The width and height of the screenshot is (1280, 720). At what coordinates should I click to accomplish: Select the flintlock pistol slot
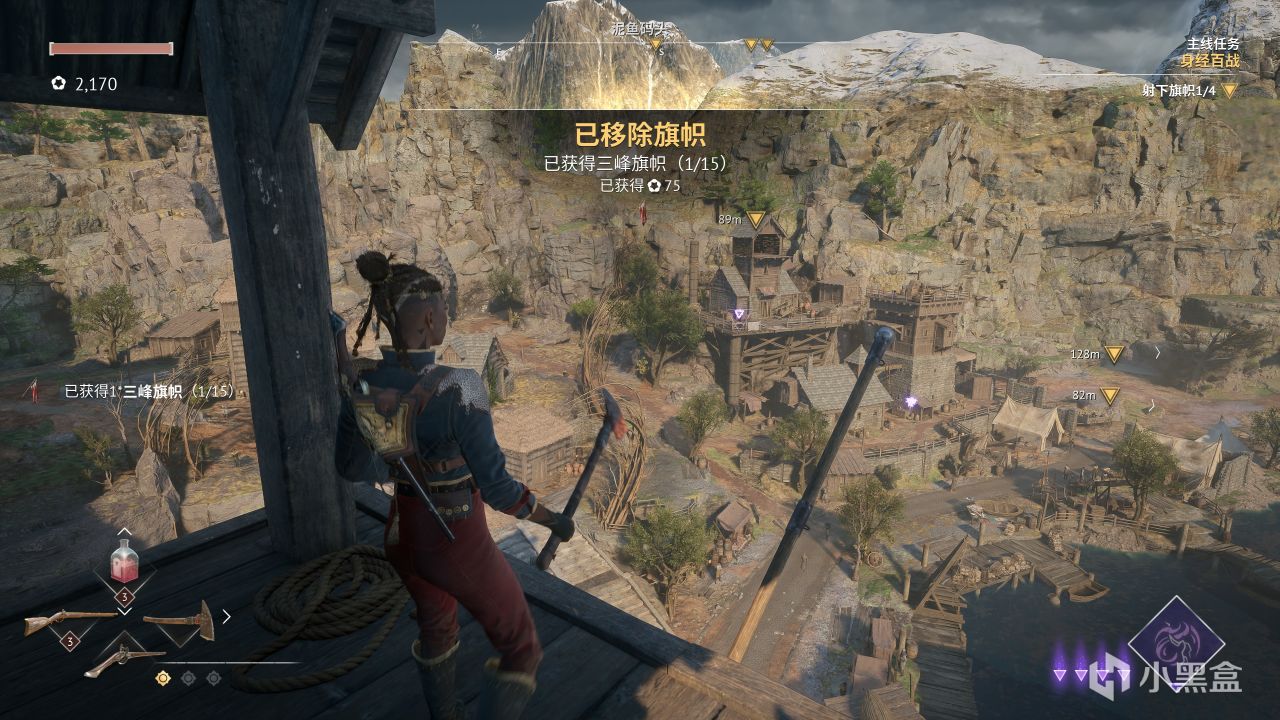pos(124,660)
